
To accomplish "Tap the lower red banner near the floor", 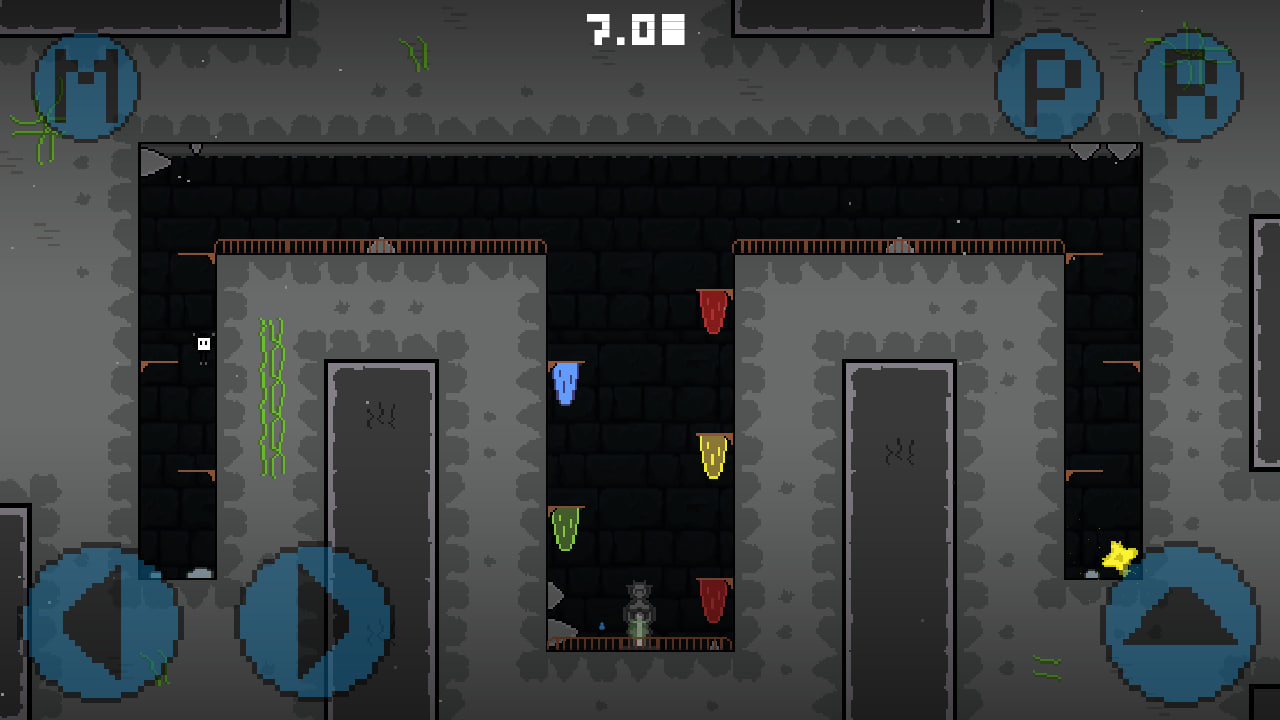I will click(x=711, y=600).
